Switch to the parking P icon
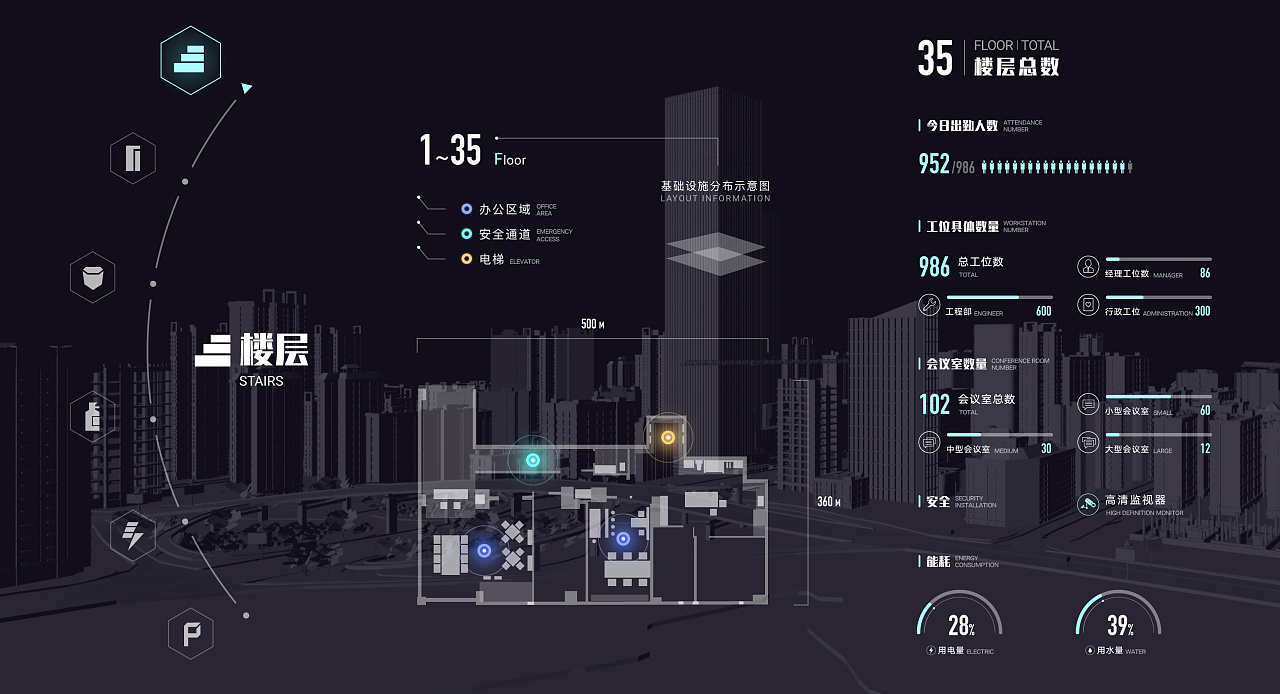The width and height of the screenshot is (1280, 694). [190, 633]
